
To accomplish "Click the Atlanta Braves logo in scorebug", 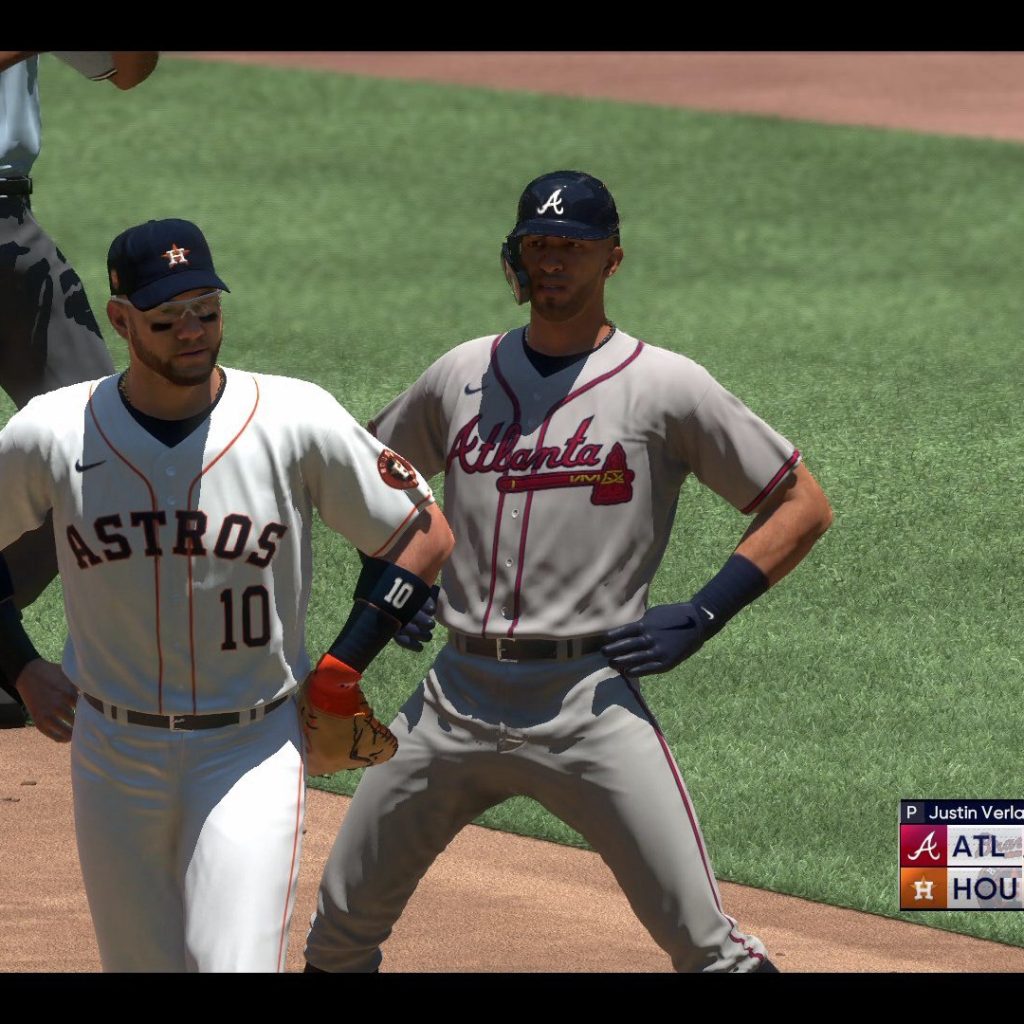I will click(x=923, y=846).
